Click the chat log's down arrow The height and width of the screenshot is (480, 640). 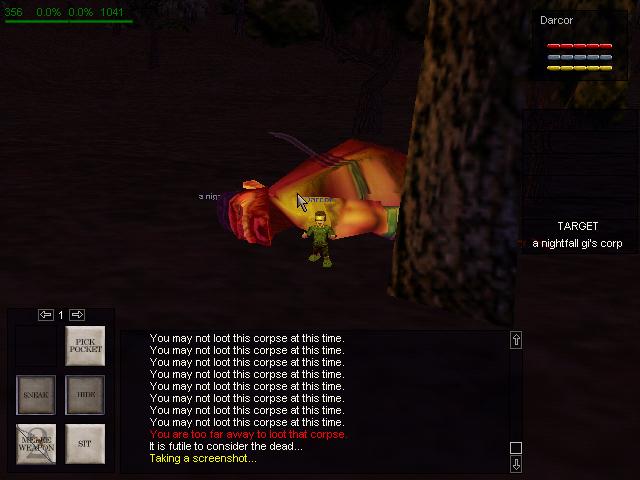516,464
